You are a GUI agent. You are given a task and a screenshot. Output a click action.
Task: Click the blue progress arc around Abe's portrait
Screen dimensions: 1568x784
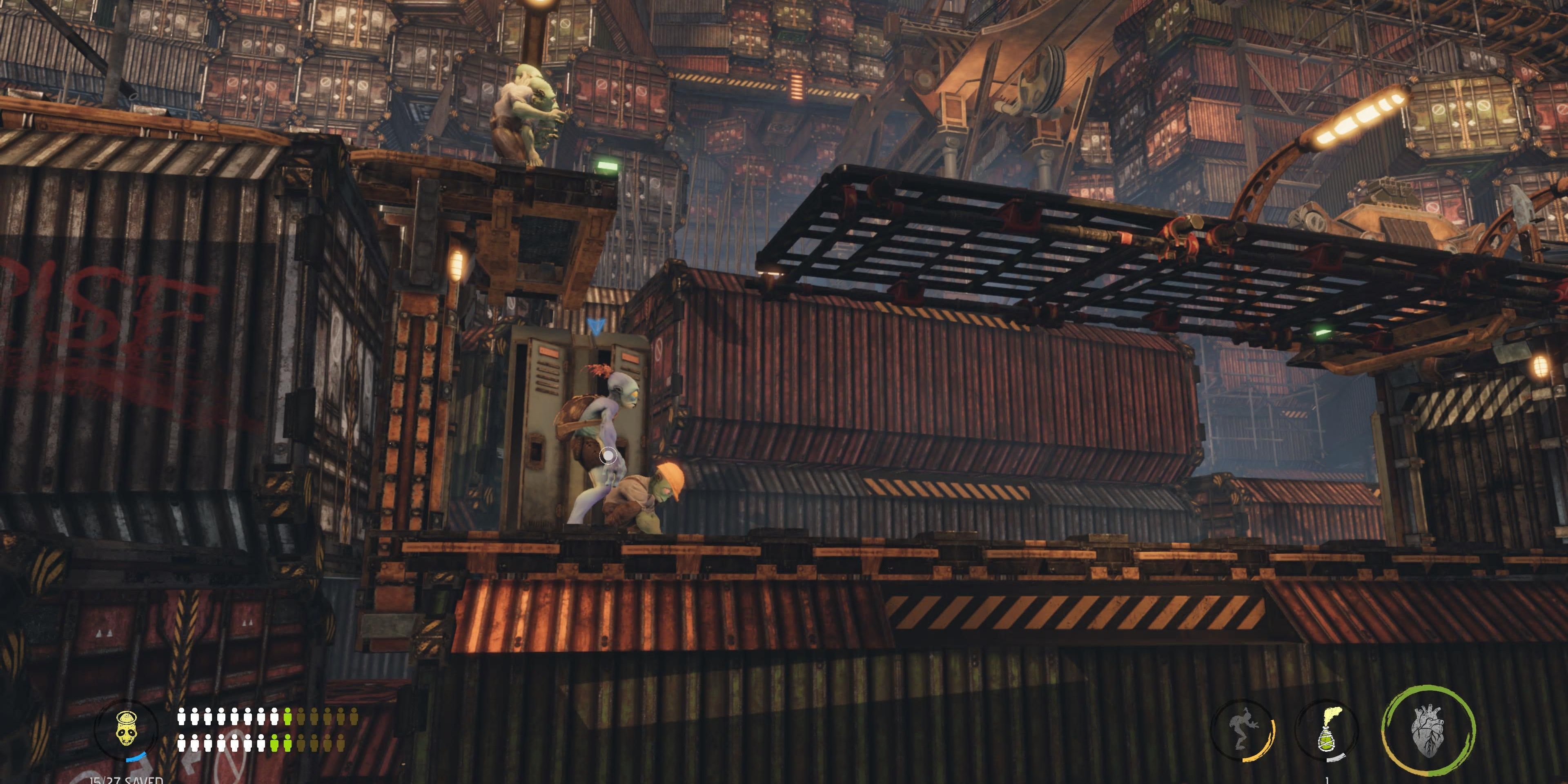tap(136, 758)
